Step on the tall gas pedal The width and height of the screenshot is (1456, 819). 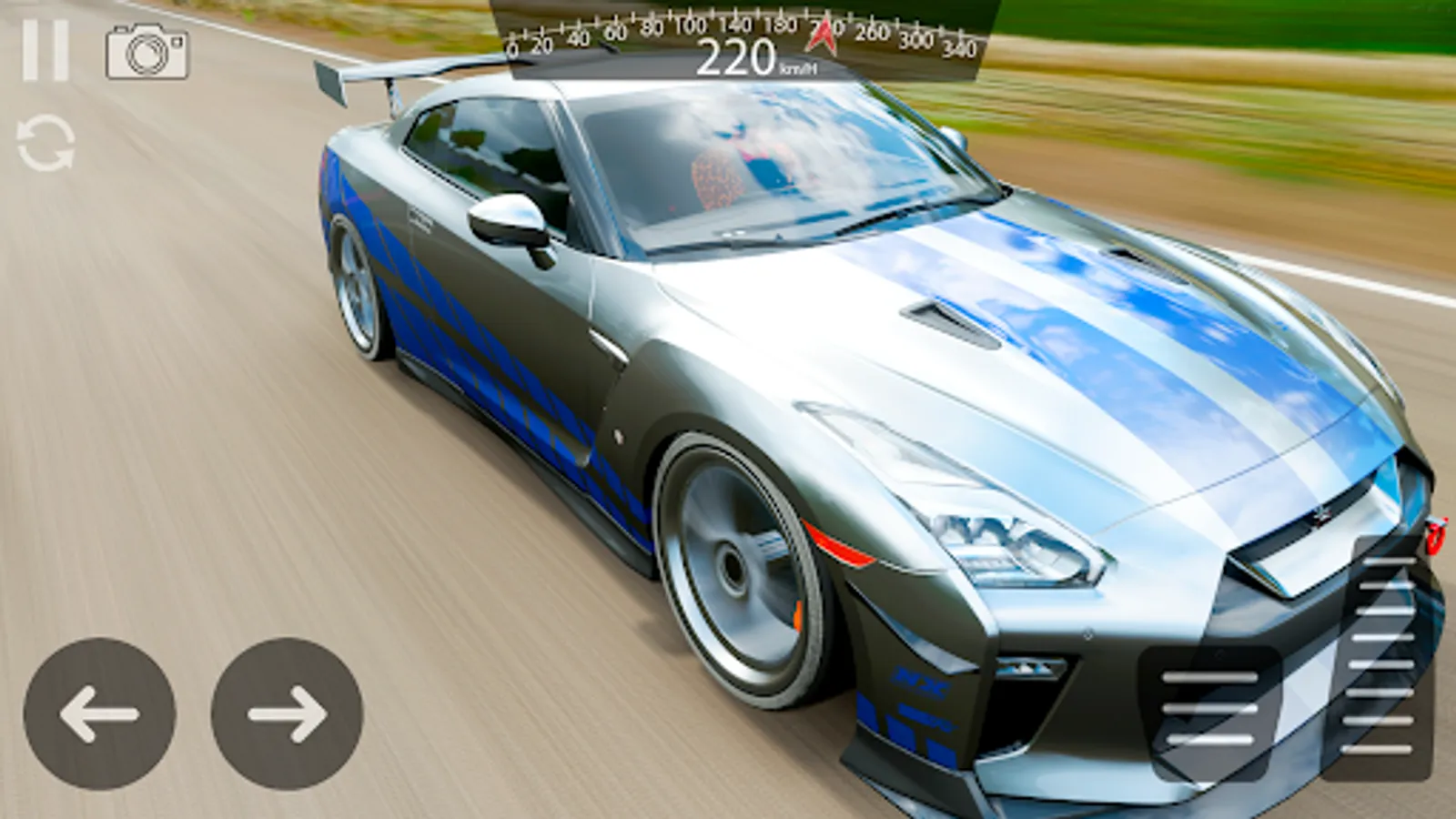tap(1380, 657)
